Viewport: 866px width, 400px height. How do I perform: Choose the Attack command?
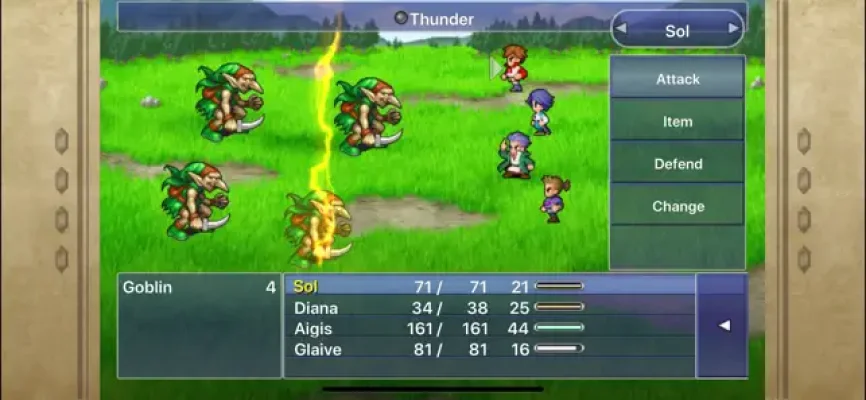tap(677, 79)
